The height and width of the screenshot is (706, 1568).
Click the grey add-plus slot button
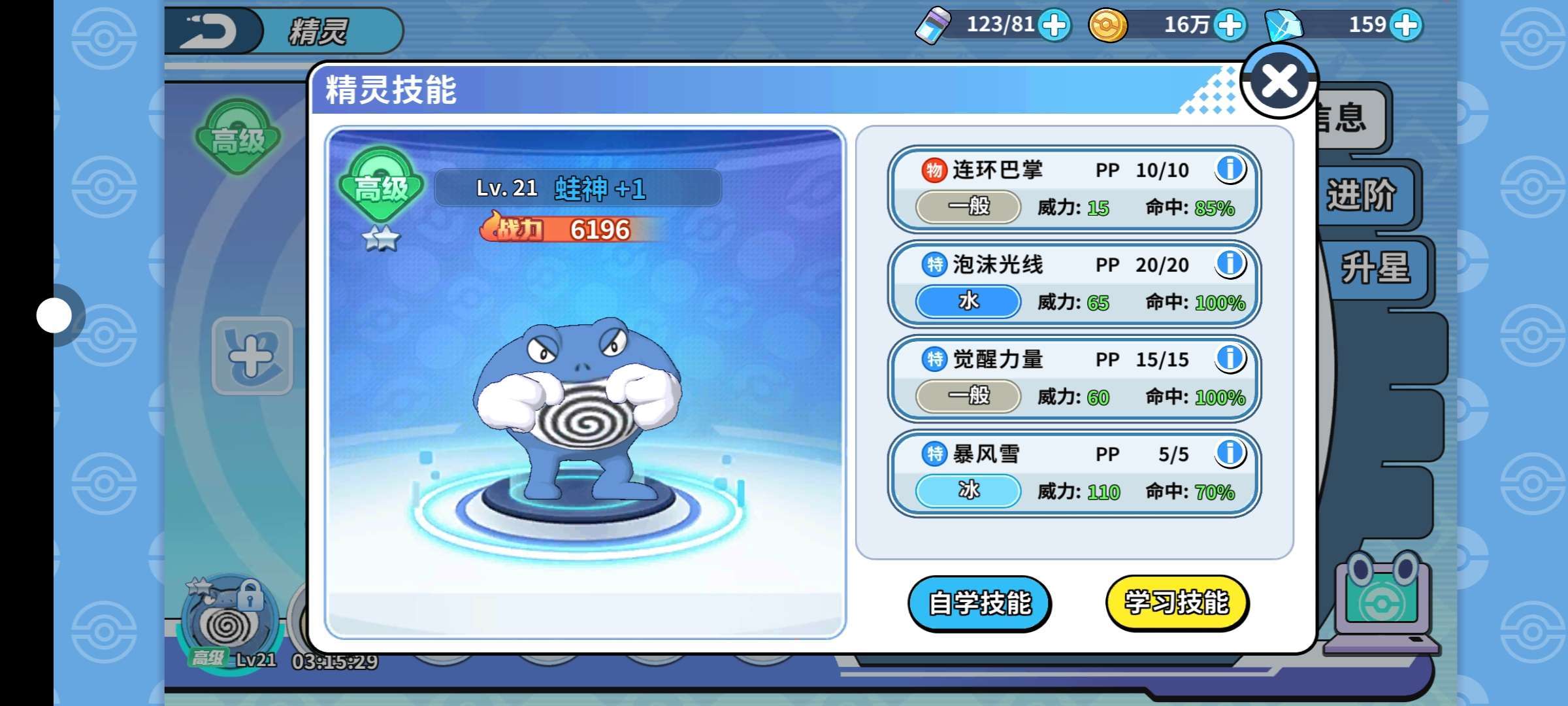(252, 356)
